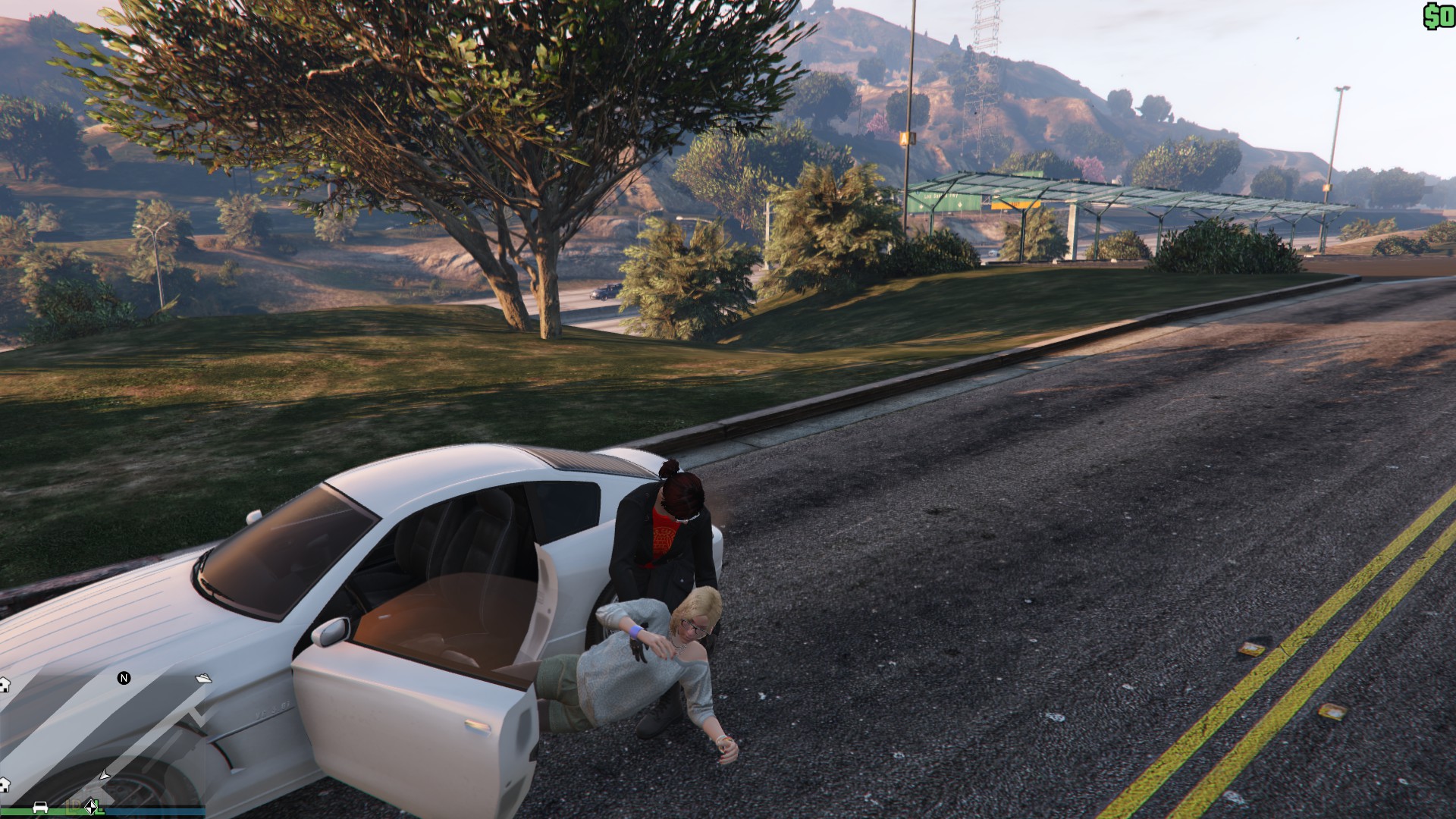
Task: Choose the black-and-white diamond blip on minimap
Action: coord(91,807)
